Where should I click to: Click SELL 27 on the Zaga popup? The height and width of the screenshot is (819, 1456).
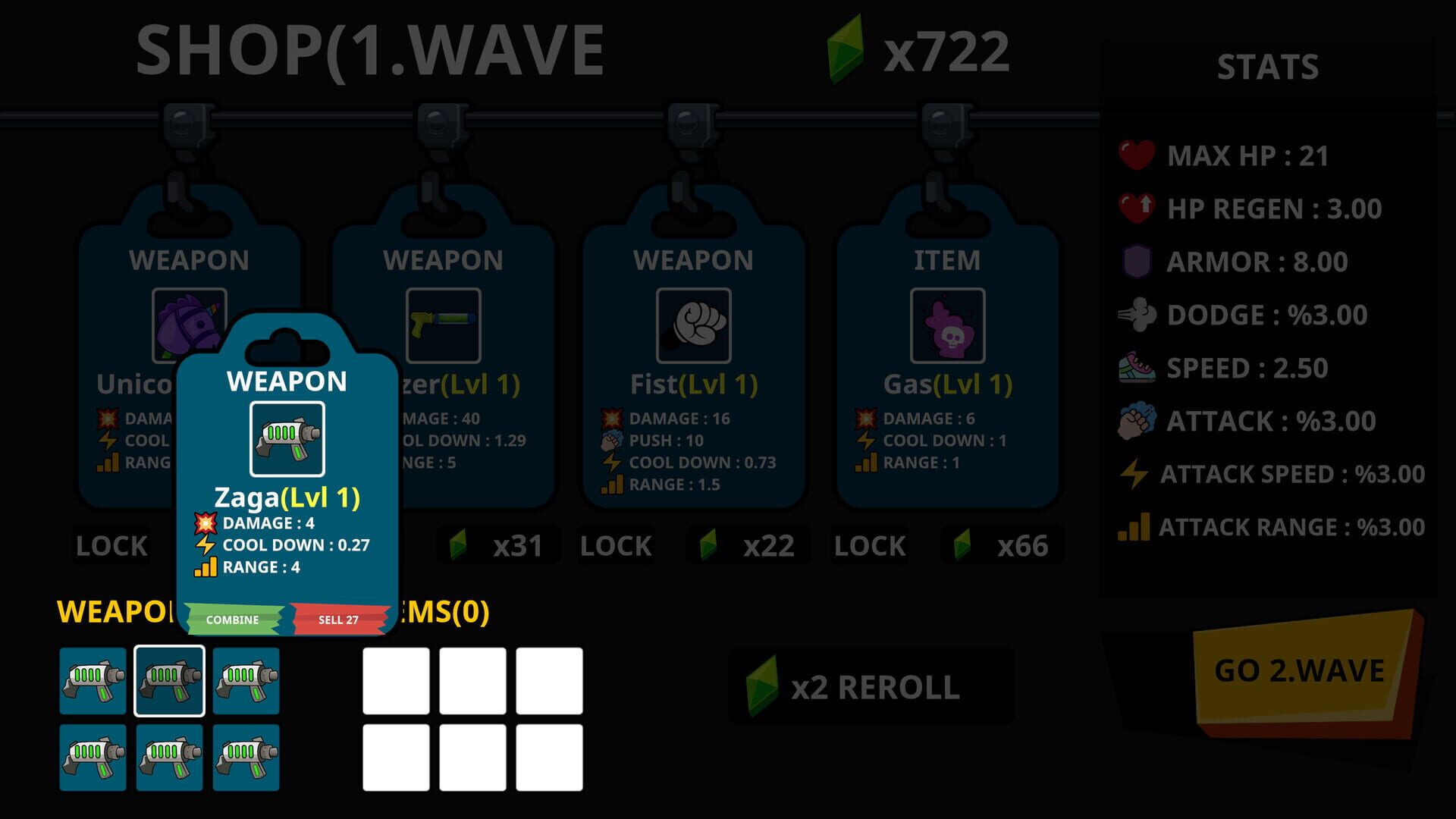[x=337, y=619]
